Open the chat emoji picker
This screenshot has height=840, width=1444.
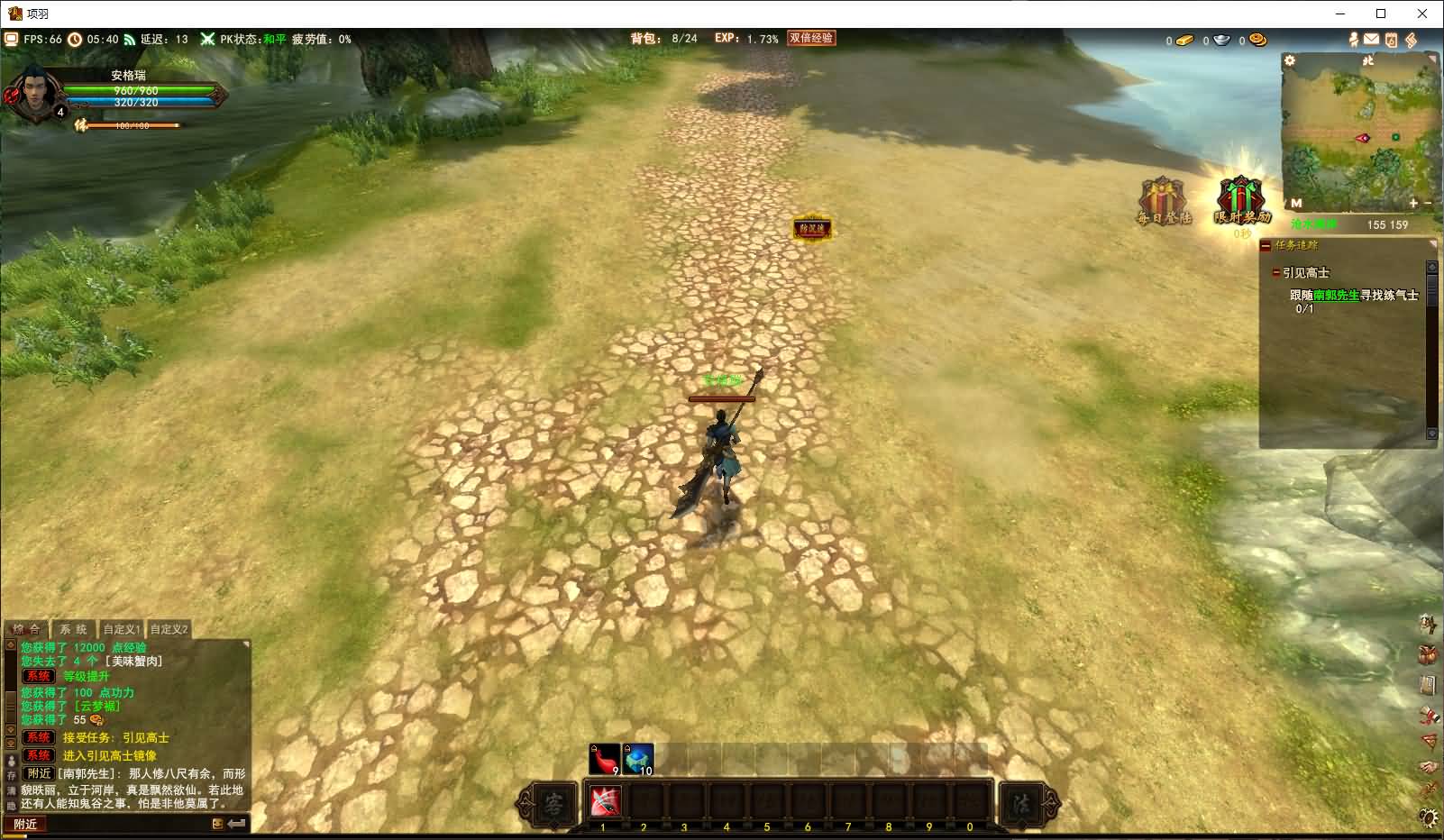[218, 824]
